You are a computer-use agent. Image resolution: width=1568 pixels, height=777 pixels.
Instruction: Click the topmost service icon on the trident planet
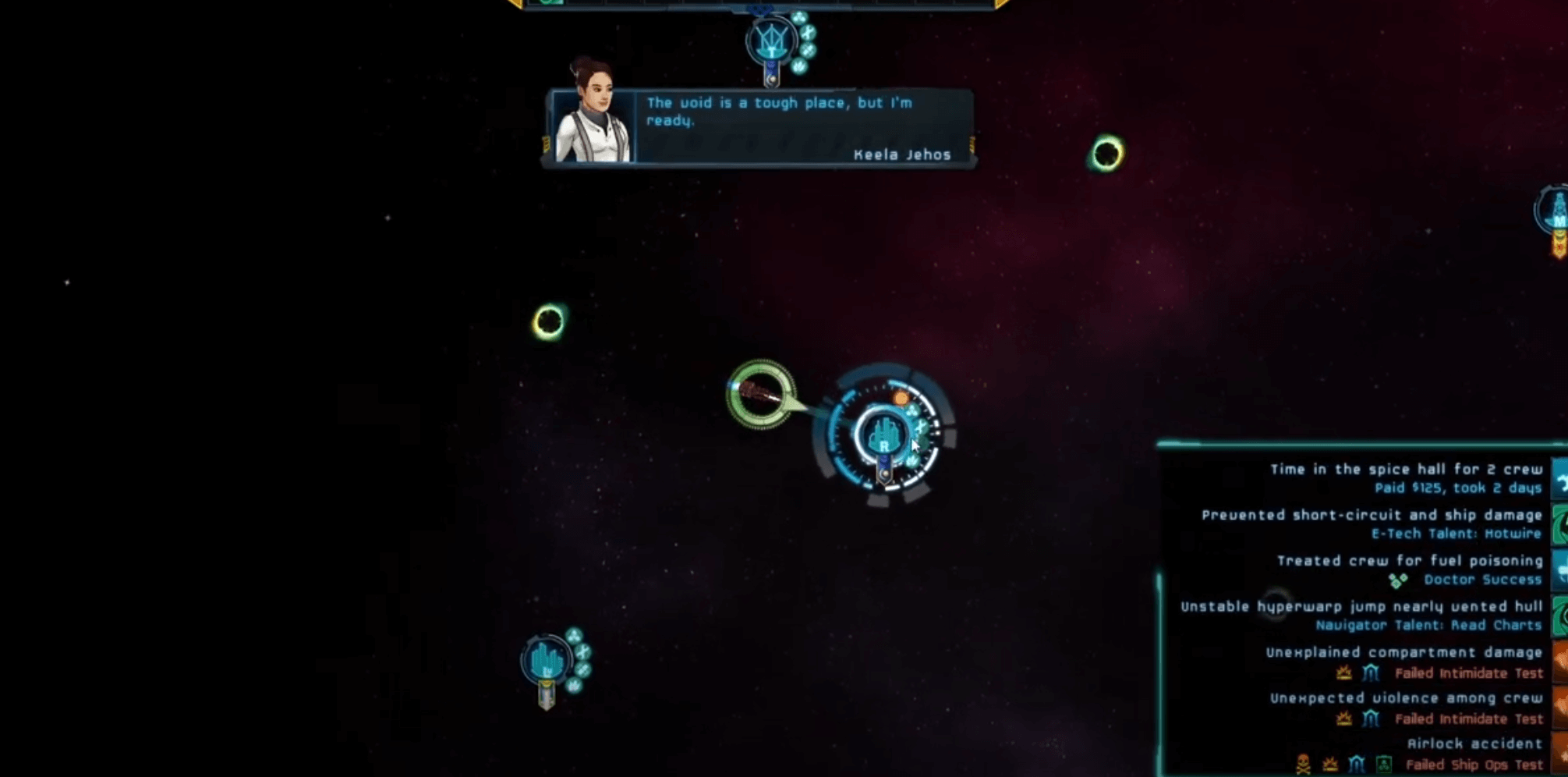pos(800,18)
